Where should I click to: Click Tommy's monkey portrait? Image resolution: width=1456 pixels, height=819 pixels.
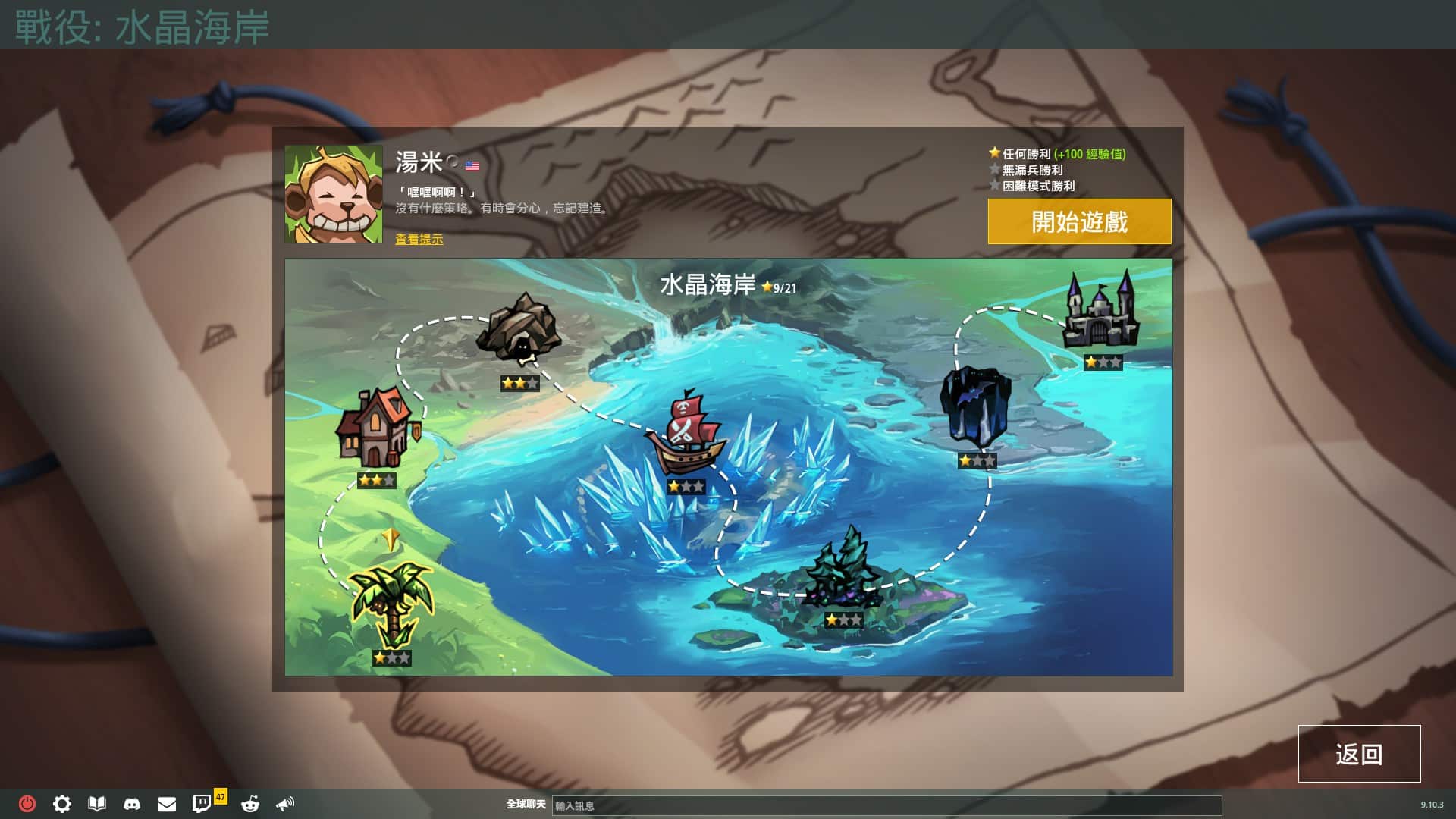pyautogui.click(x=334, y=194)
